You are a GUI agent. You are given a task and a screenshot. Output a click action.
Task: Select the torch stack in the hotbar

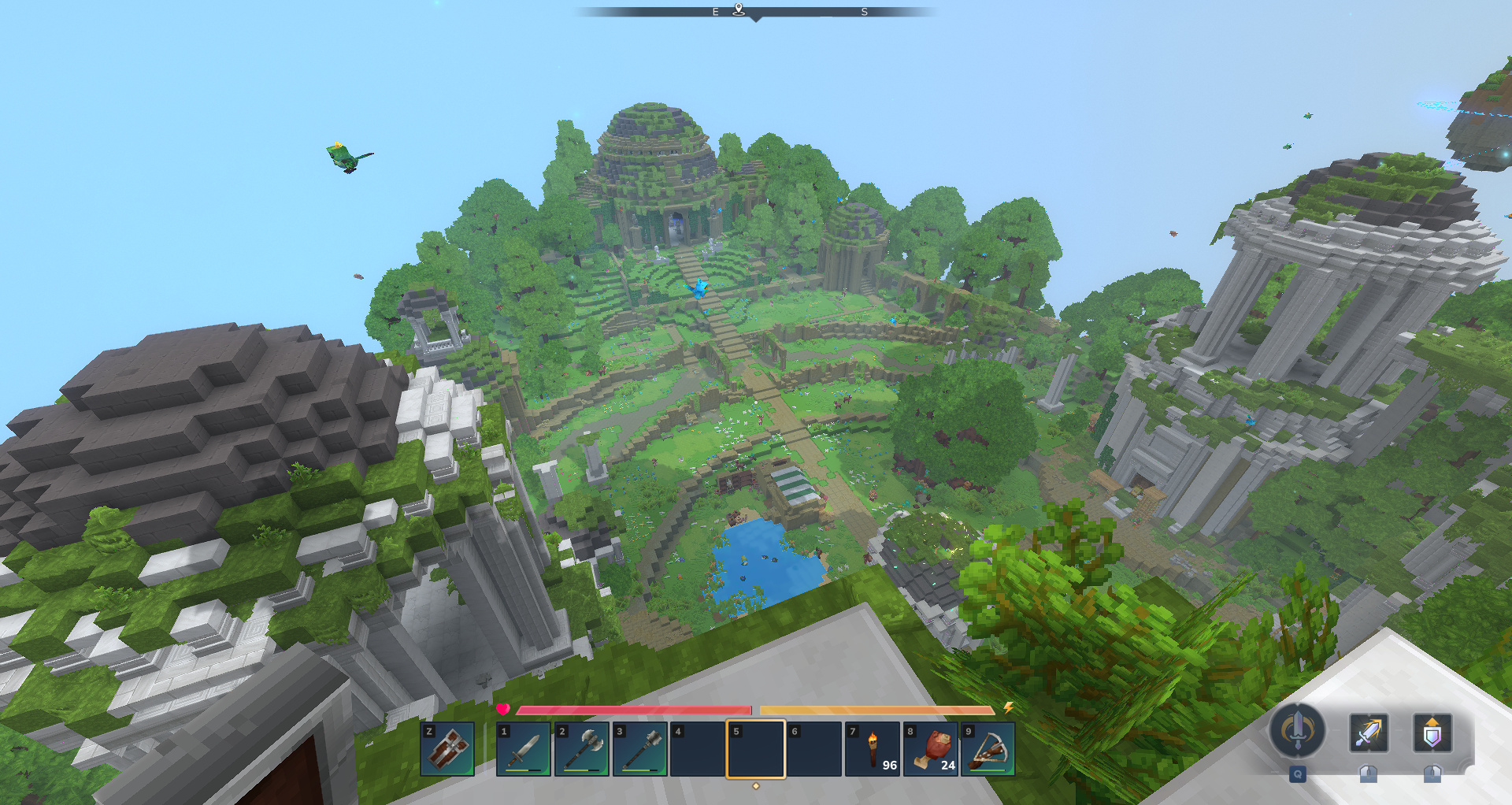[873, 749]
